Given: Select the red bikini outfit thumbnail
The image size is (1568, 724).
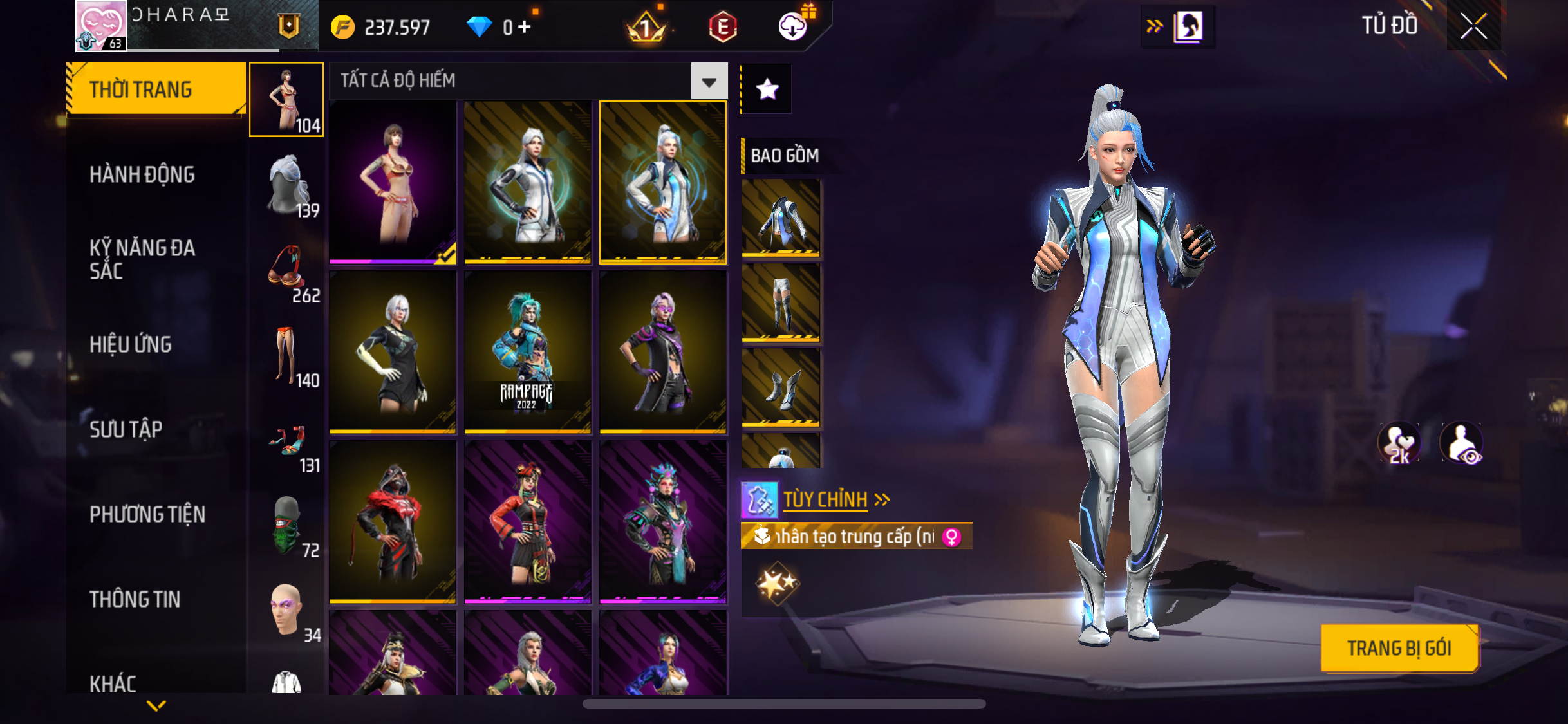Looking at the screenshot, I should tap(393, 182).
